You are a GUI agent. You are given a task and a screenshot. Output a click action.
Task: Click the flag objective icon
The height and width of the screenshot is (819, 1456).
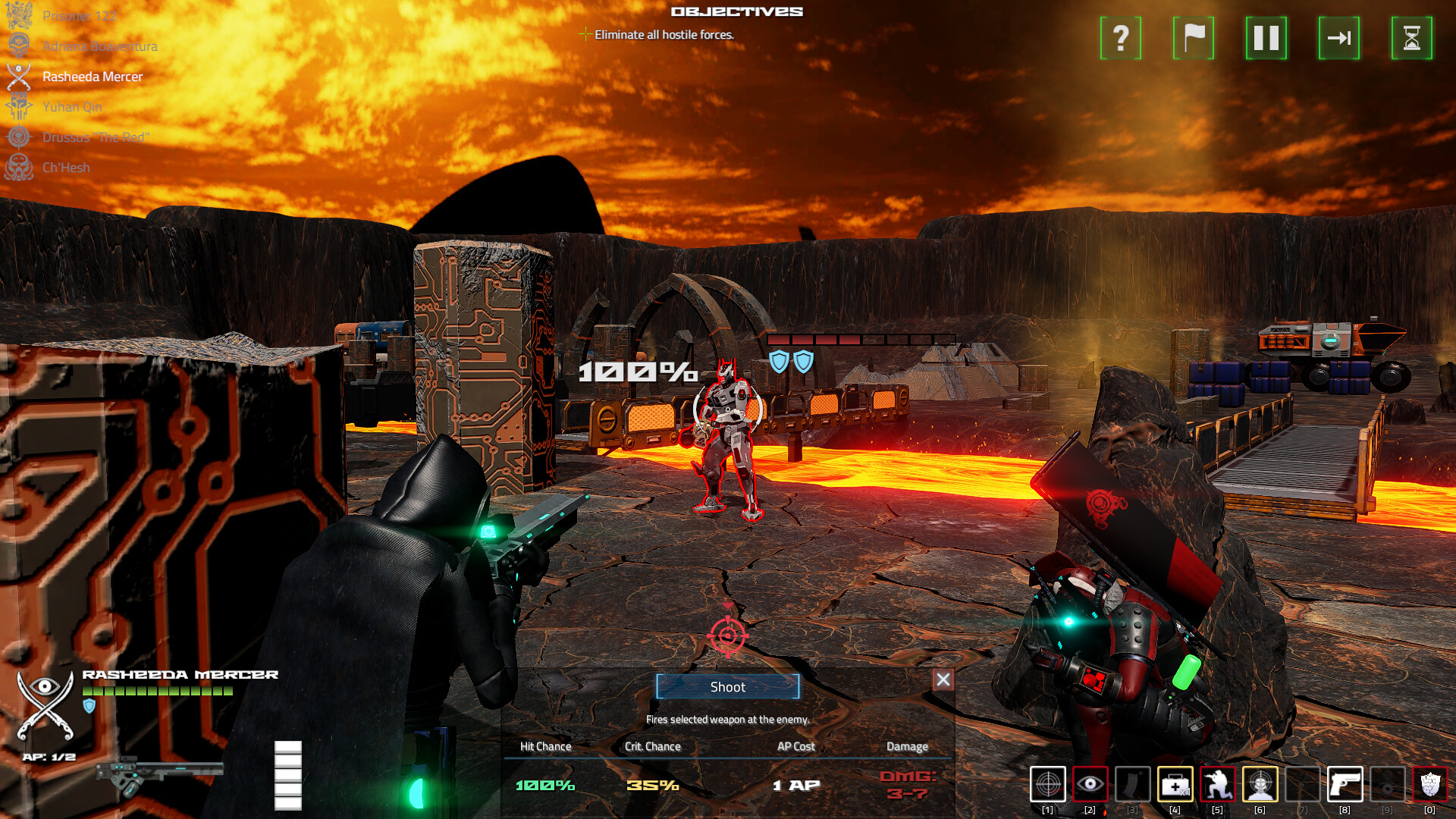1192,39
